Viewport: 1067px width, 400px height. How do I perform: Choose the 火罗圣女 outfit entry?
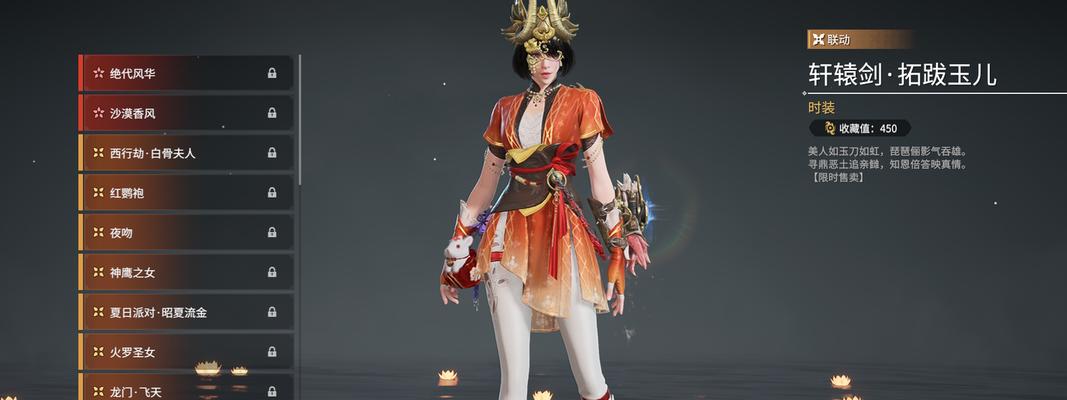[x=186, y=352]
